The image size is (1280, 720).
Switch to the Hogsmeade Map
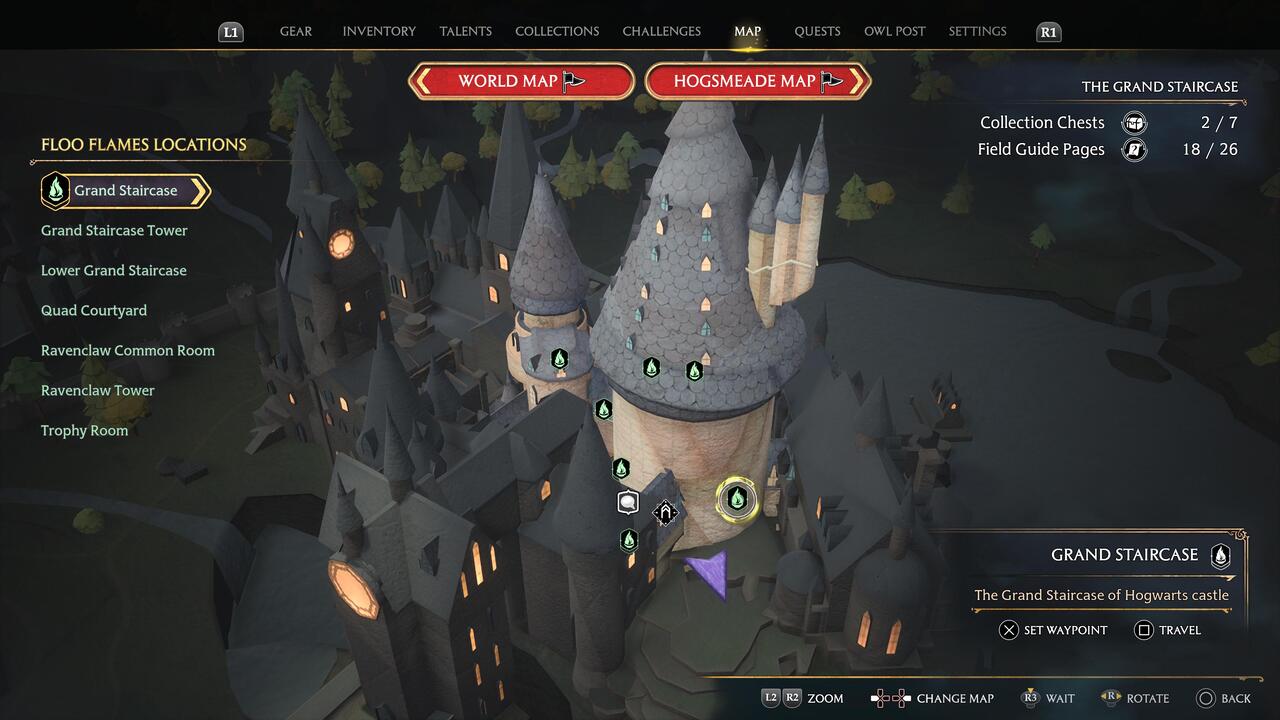(758, 82)
